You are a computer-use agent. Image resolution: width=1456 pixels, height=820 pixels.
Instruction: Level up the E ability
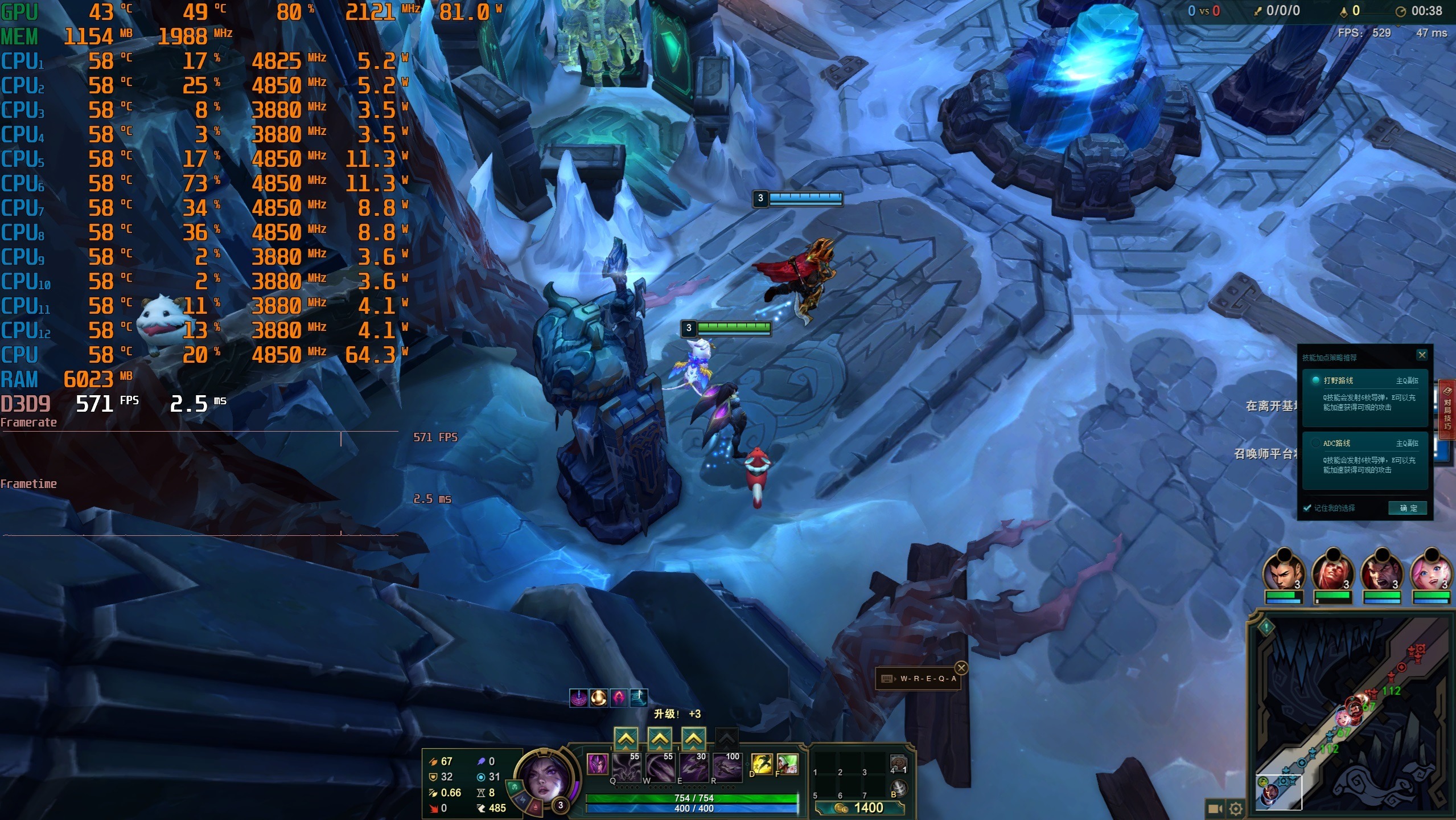(x=693, y=739)
